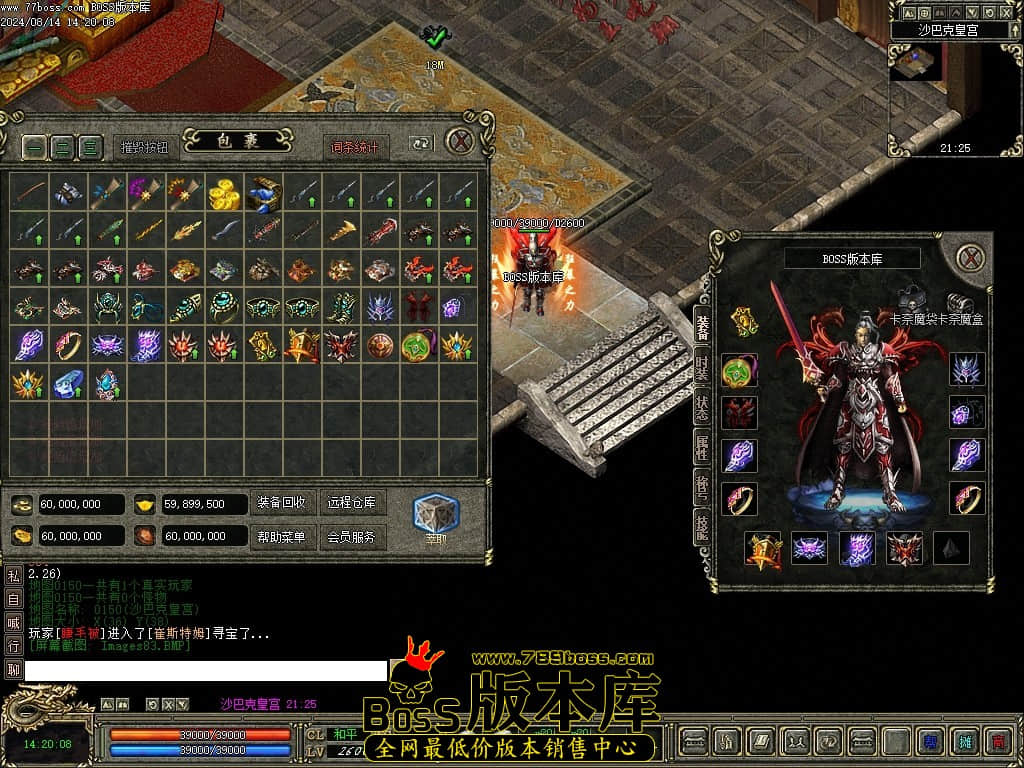
Task: Click the 萃取 extraction cube icon
Action: pyautogui.click(x=436, y=514)
